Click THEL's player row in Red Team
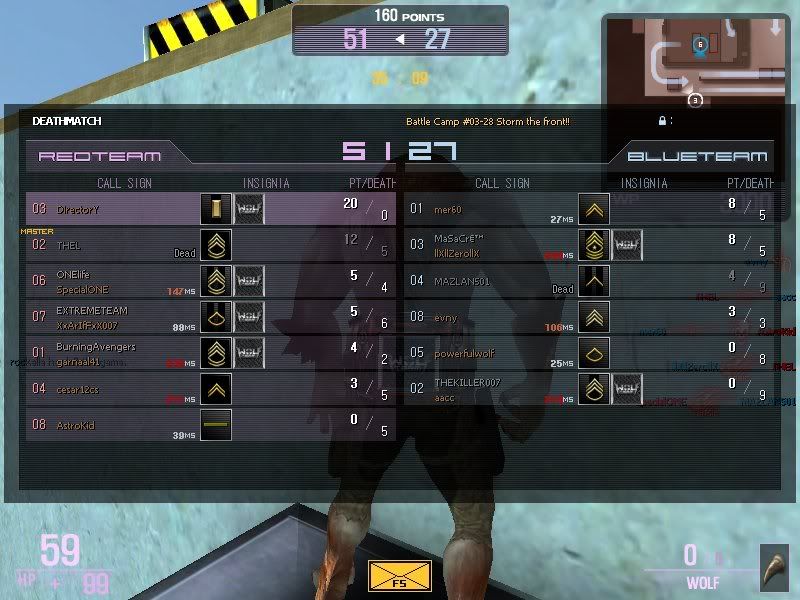800x600 pixels. [211, 245]
